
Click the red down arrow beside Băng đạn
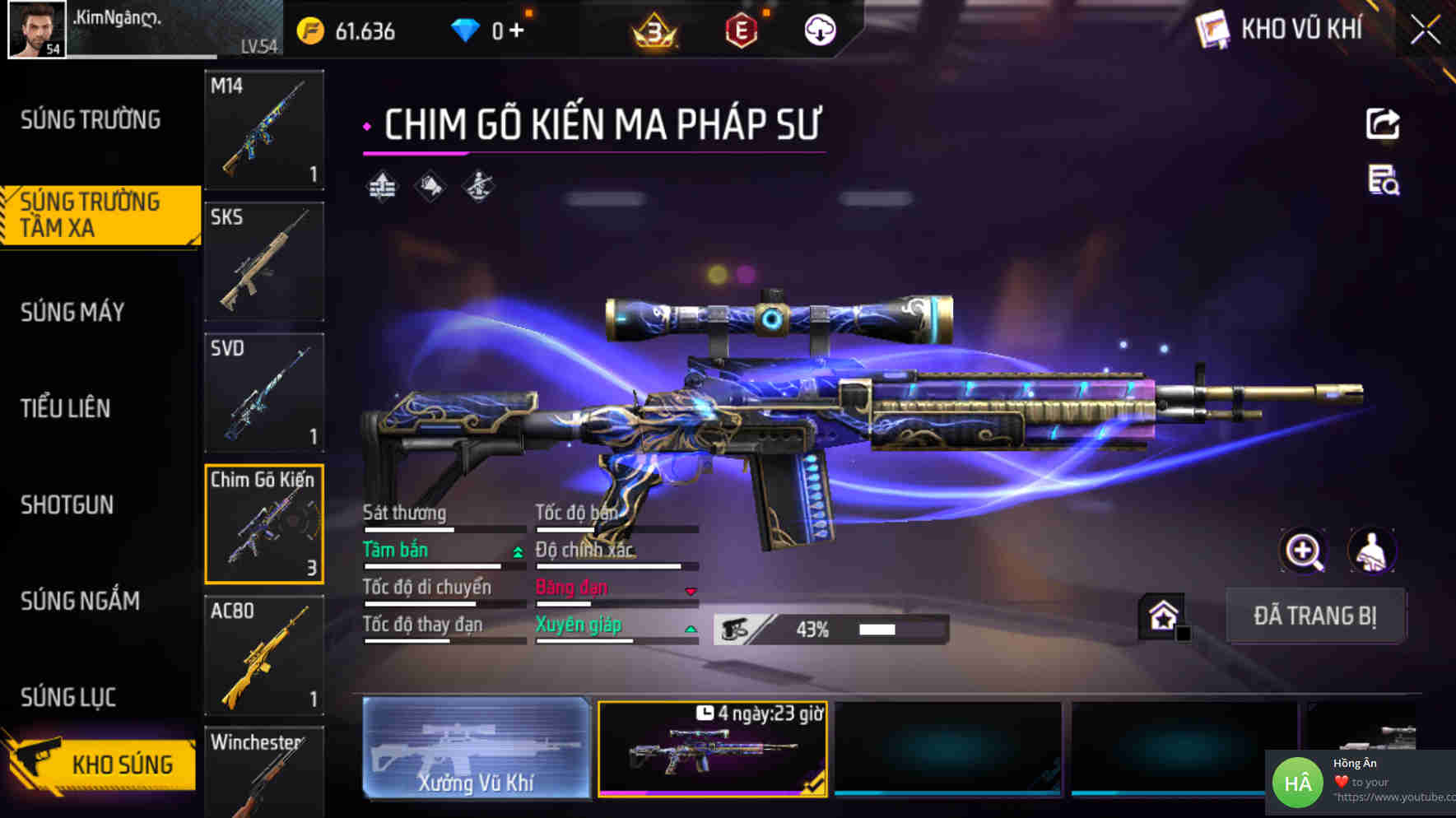[x=689, y=590]
